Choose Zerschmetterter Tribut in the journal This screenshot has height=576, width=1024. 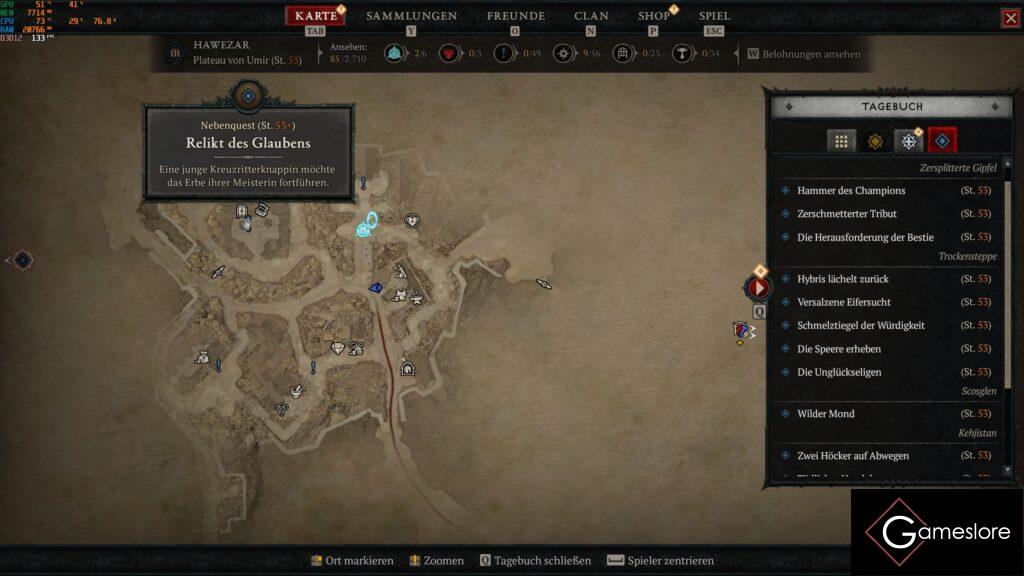coord(846,214)
